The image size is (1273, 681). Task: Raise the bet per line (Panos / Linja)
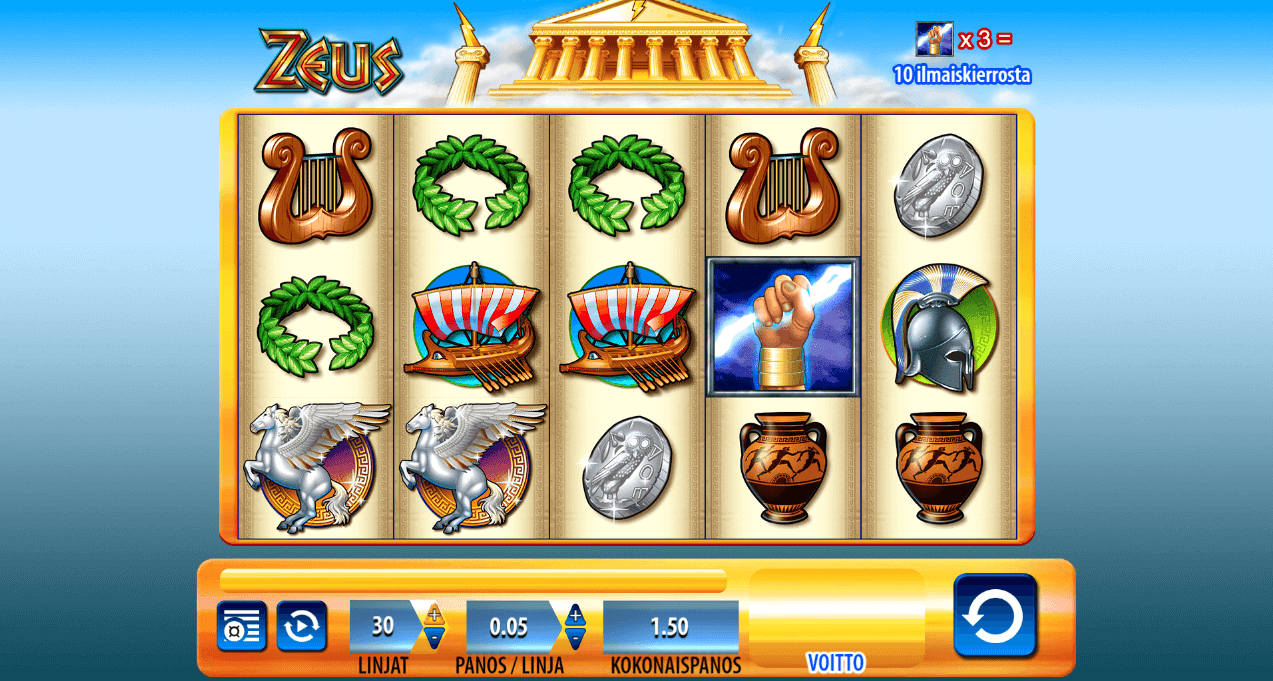(x=575, y=614)
